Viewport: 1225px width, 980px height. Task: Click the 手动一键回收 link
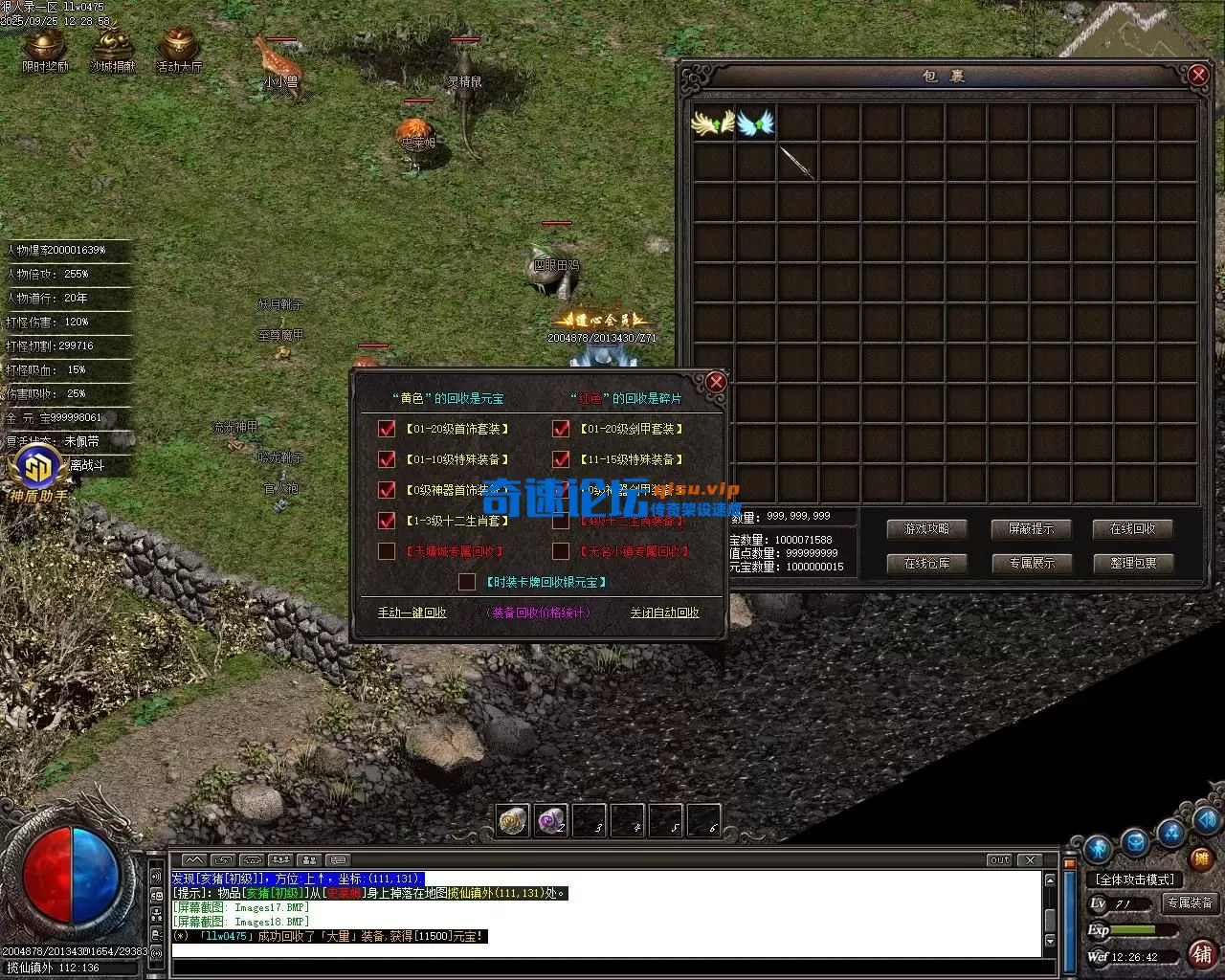click(412, 612)
